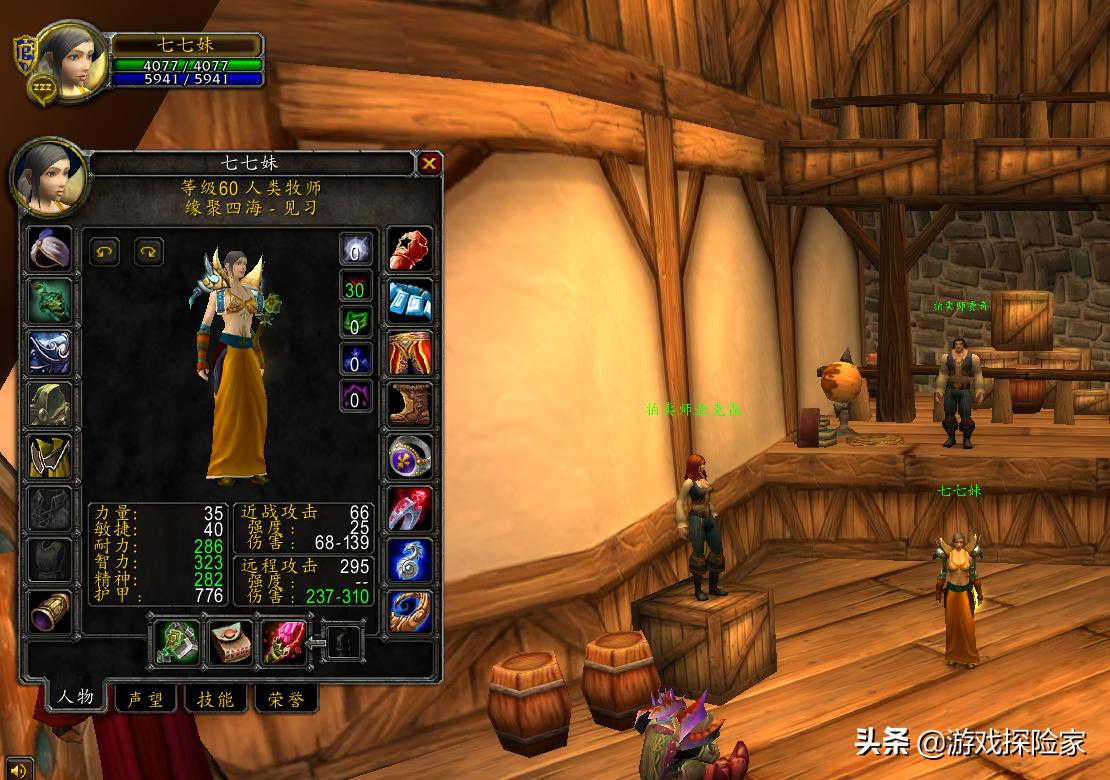Close the character panel
The image size is (1110, 780).
pos(429,163)
